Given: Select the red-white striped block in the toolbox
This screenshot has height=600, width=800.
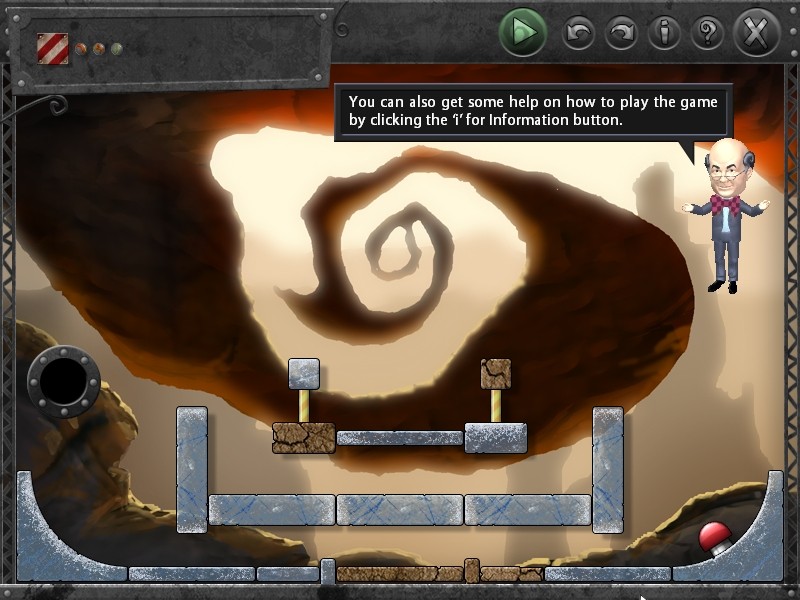Looking at the screenshot, I should click(x=52, y=48).
